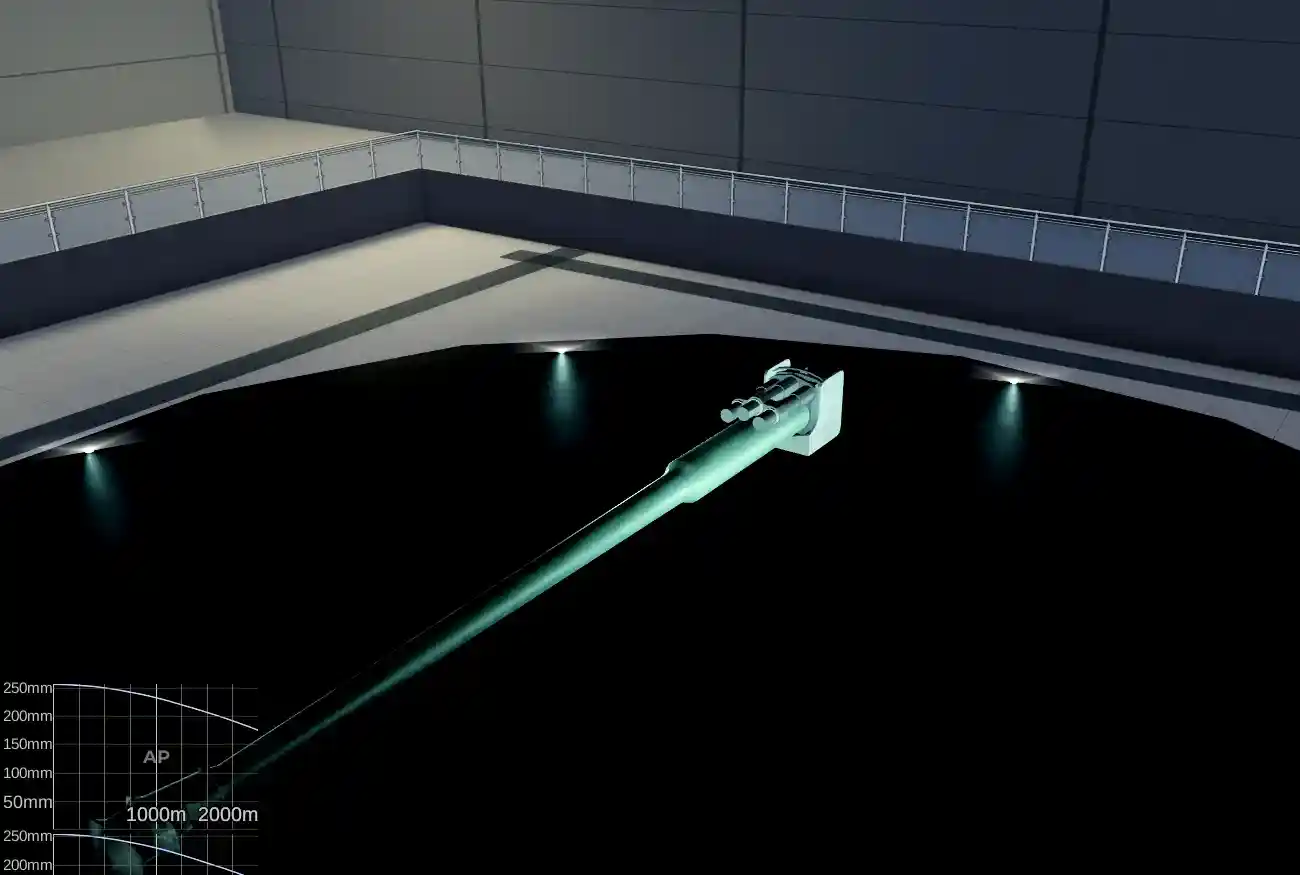The width and height of the screenshot is (1300, 875).
Task: Select the 150mm axis label
Action: coord(27,743)
